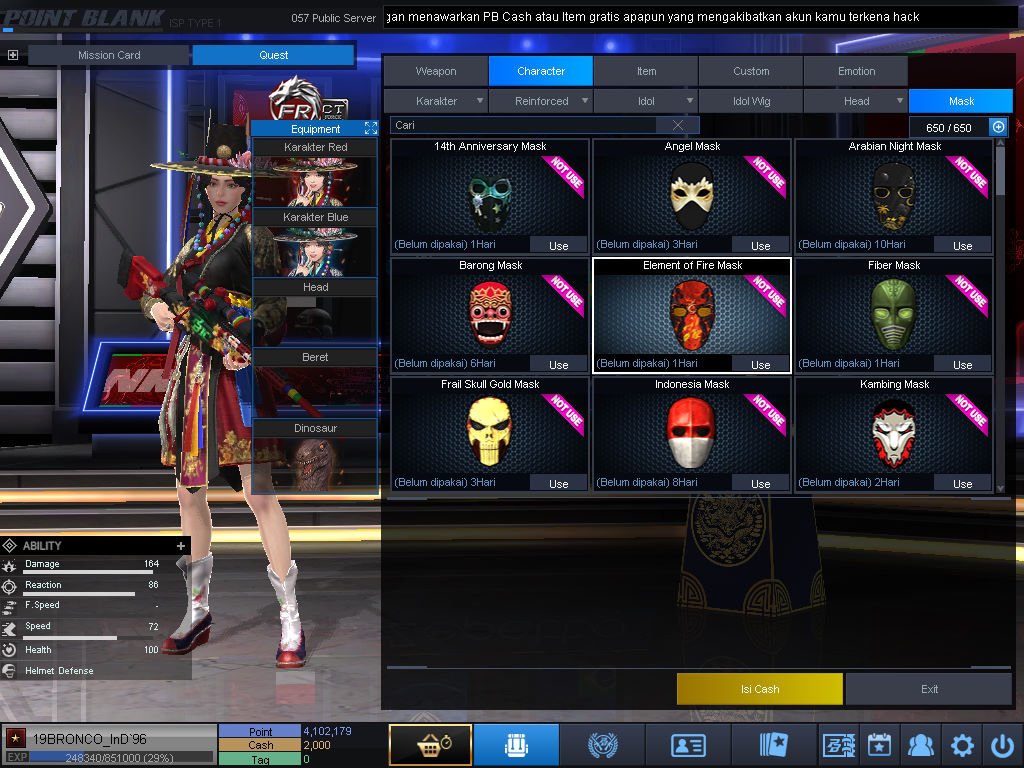Show the Idol Wig category
Viewport: 1024px width, 768px height.
click(x=751, y=101)
